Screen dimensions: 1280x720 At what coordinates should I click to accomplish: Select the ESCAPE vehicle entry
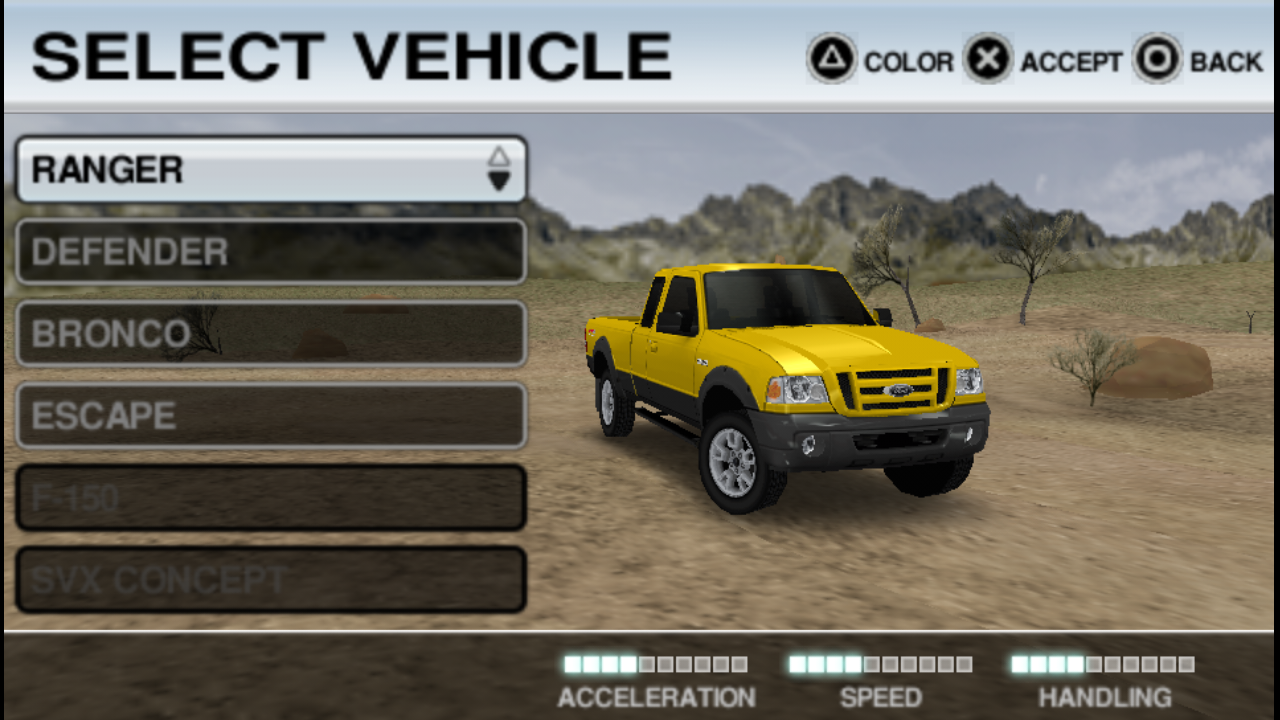(270, 416)
